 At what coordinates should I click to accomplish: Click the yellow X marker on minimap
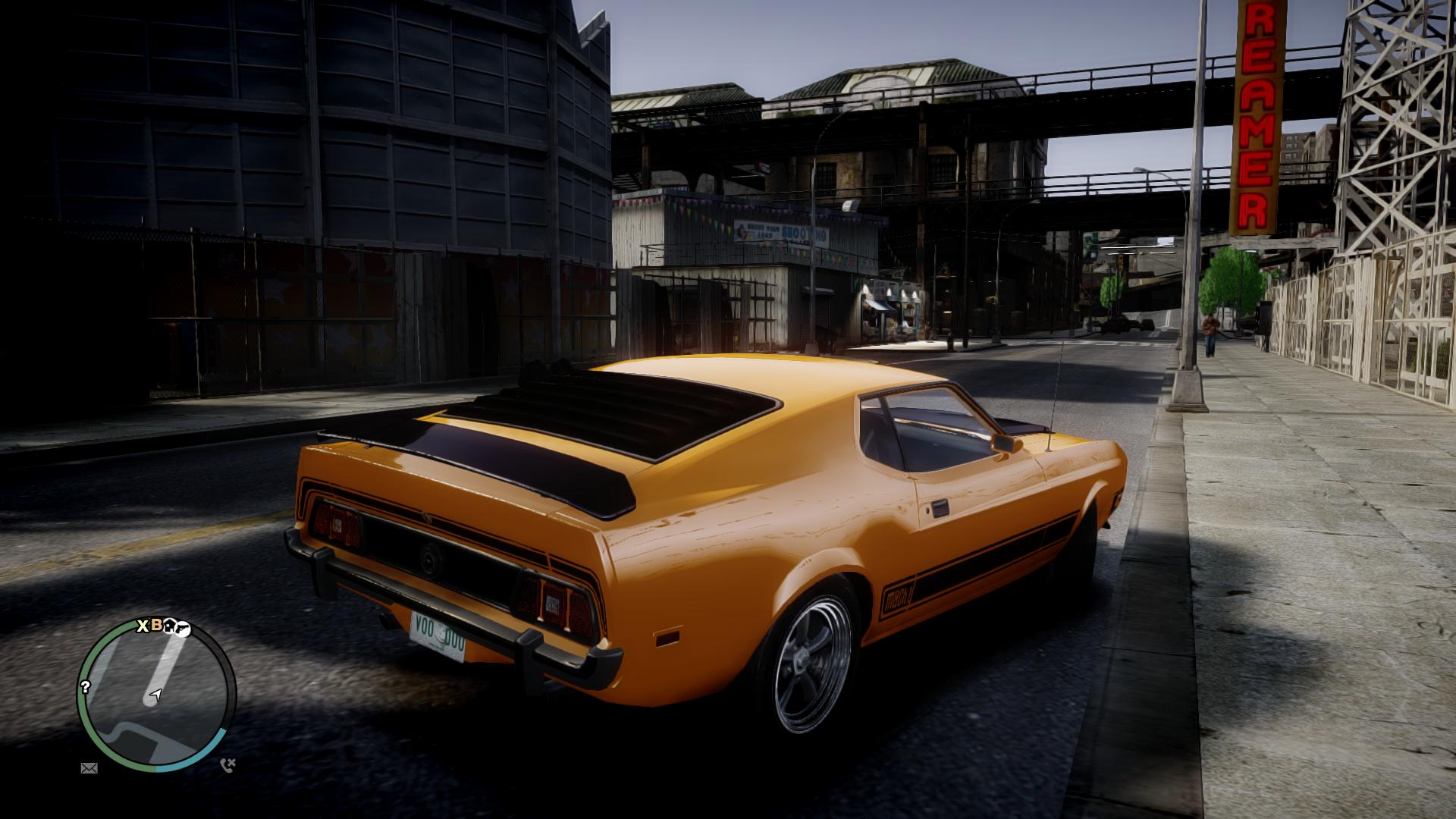[143, 626]
